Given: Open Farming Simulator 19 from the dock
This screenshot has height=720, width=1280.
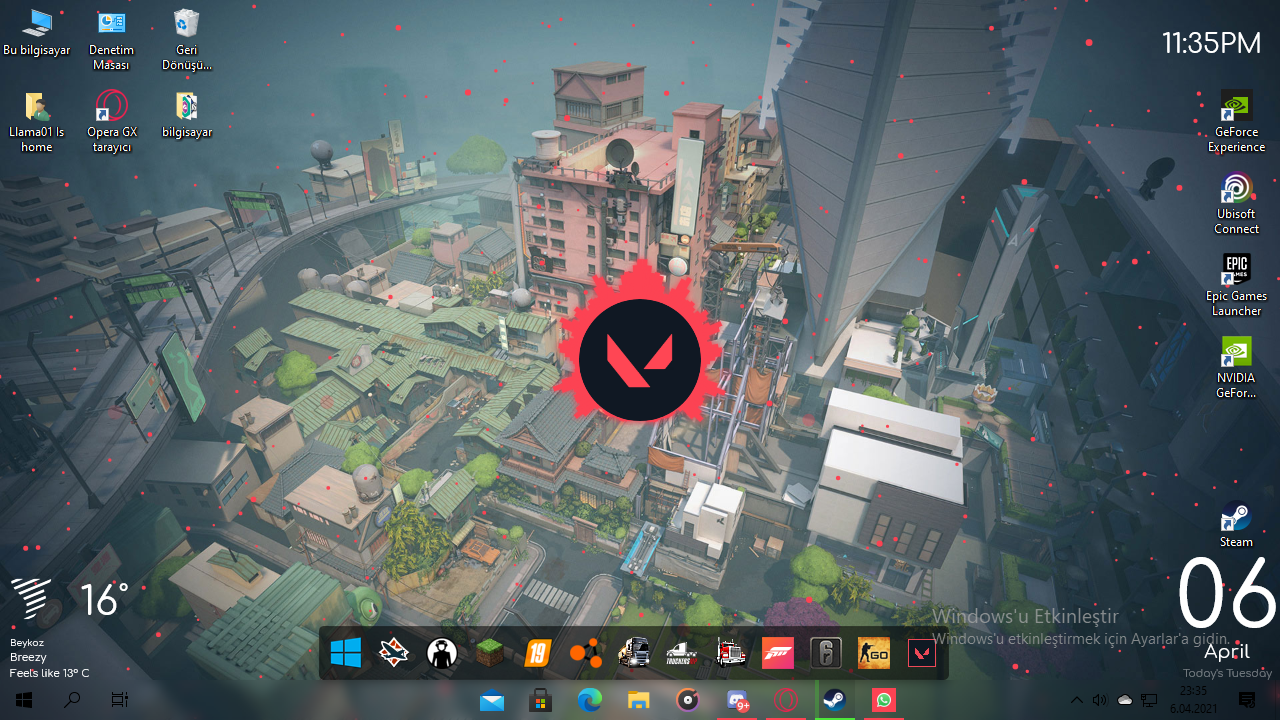Looking at the screenshot, I should click(538, 654).
